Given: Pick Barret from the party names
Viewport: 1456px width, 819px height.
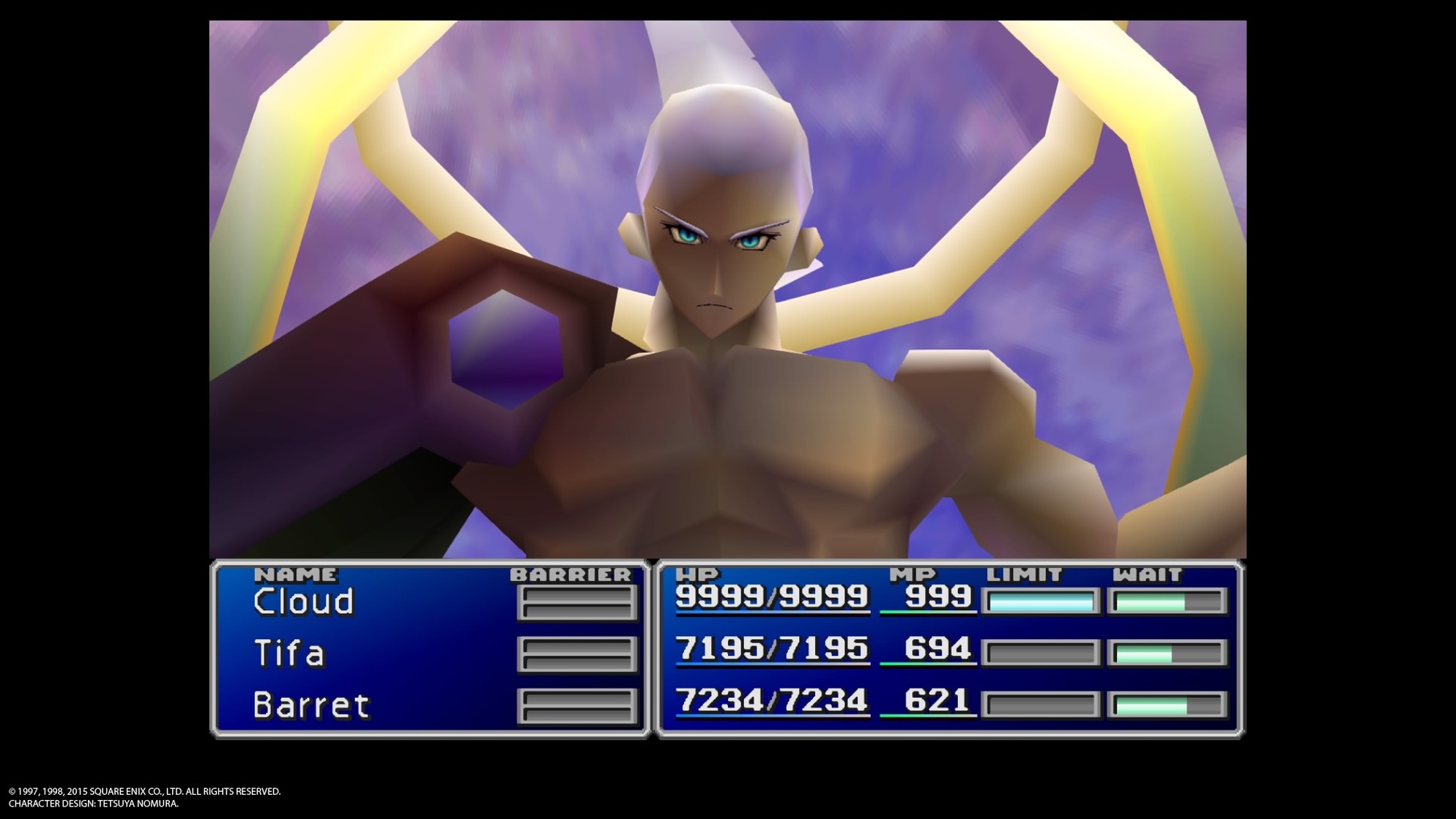Looking at the screenshot, I should tap(311, 705).
